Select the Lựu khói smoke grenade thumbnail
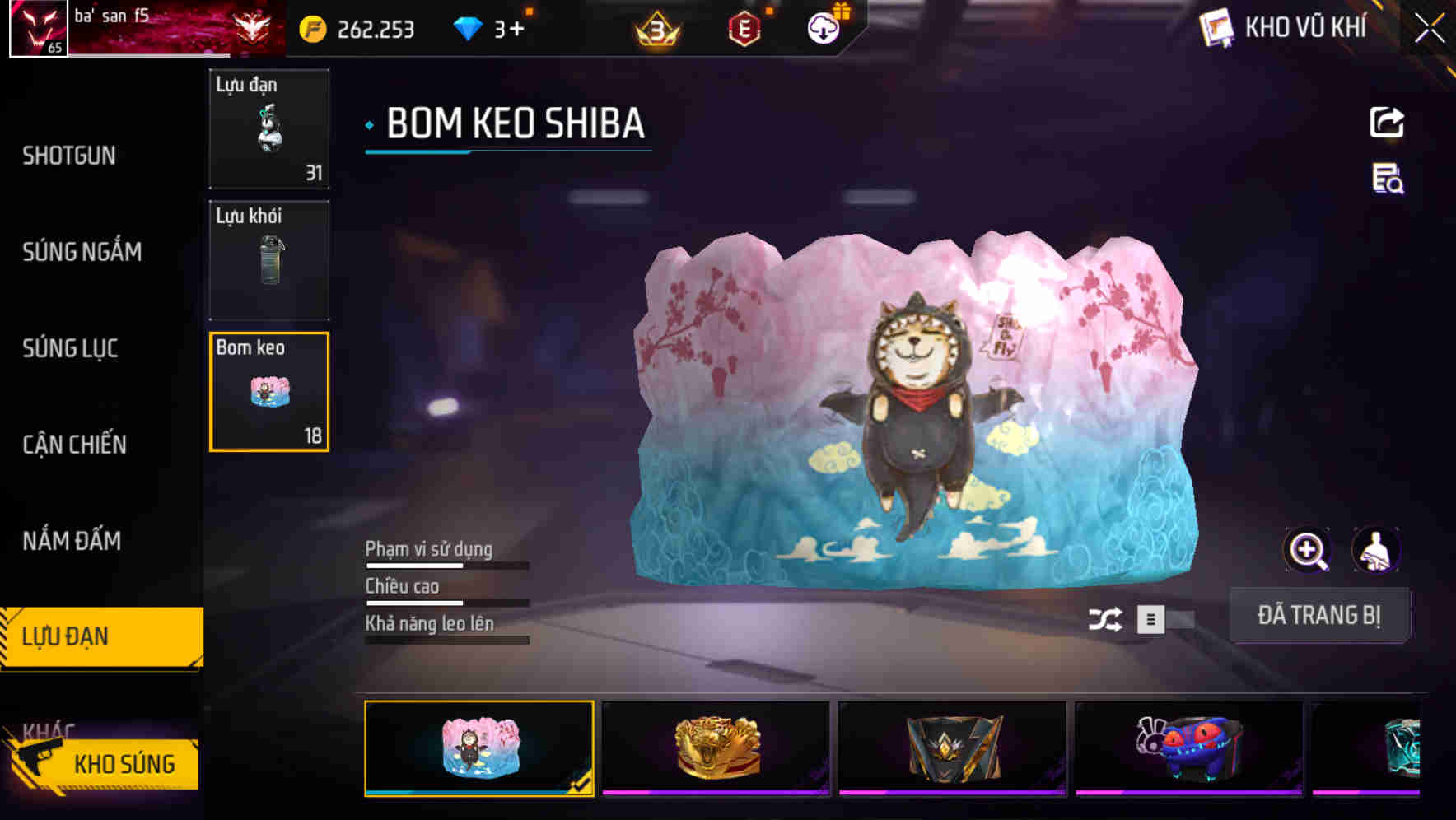 coord(269,259)
